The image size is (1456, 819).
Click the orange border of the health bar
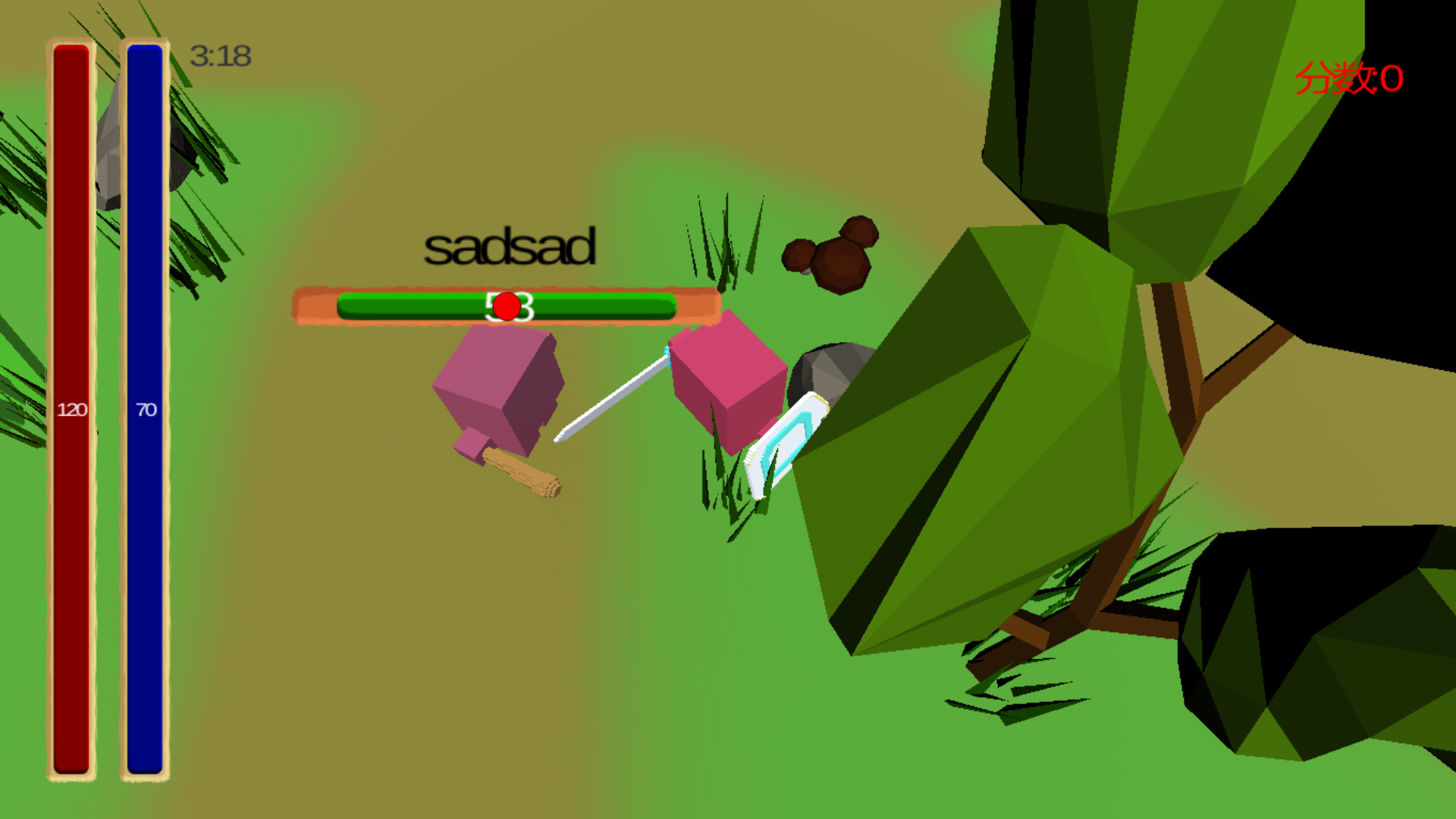(x=315, y=306)
